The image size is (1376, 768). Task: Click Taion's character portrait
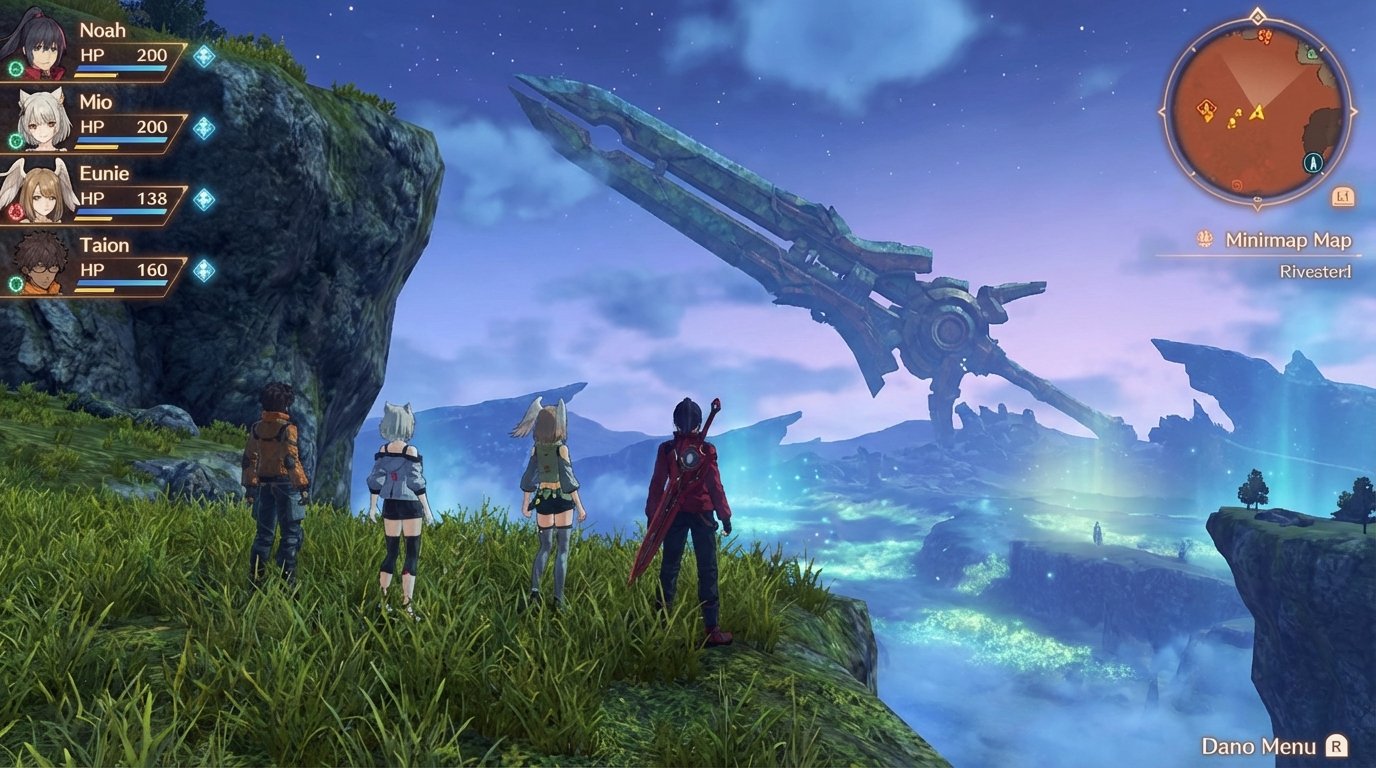pyautogui.click(x=40, y=264)
